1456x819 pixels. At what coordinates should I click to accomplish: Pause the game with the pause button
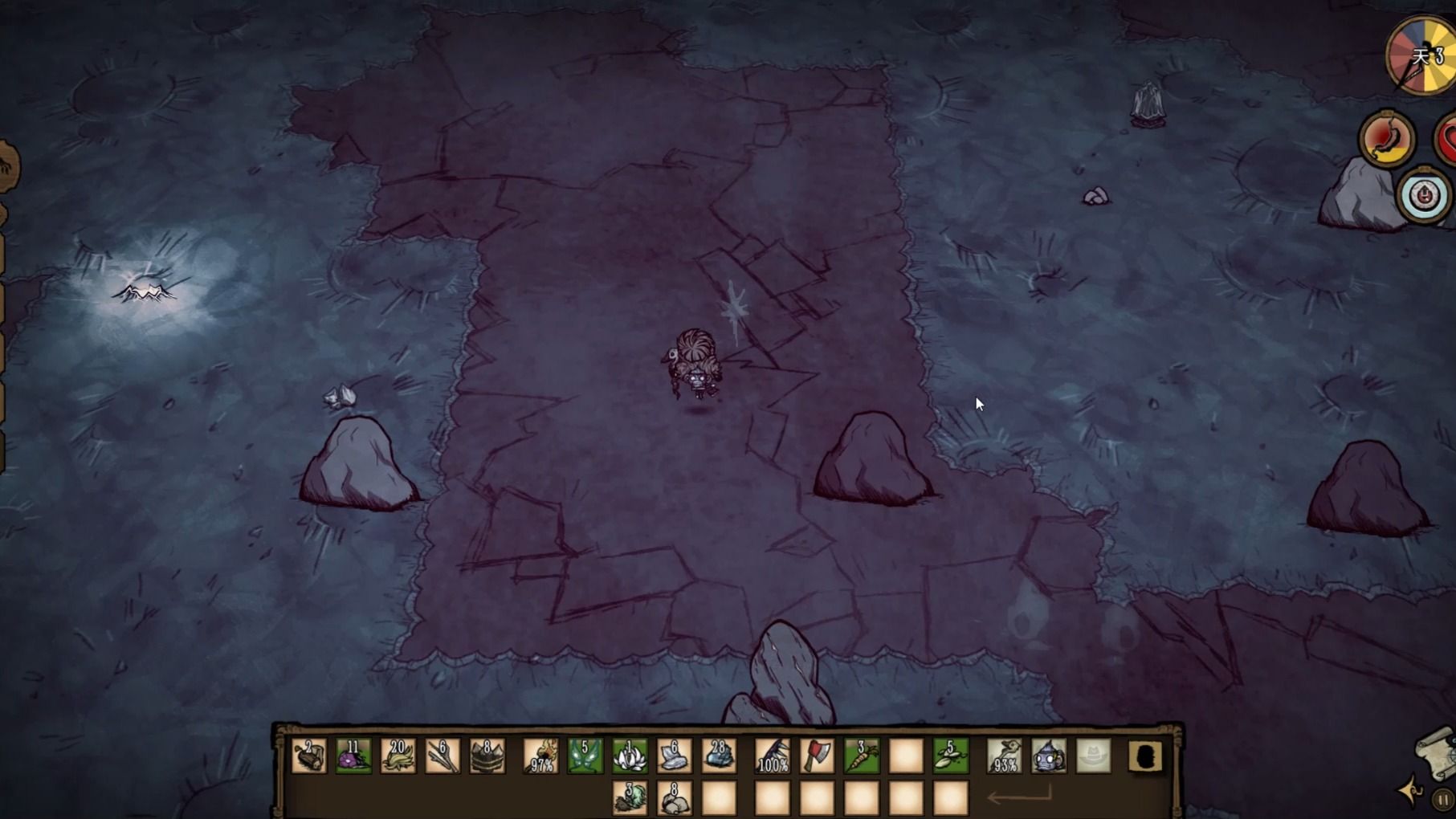[1443, 800]
